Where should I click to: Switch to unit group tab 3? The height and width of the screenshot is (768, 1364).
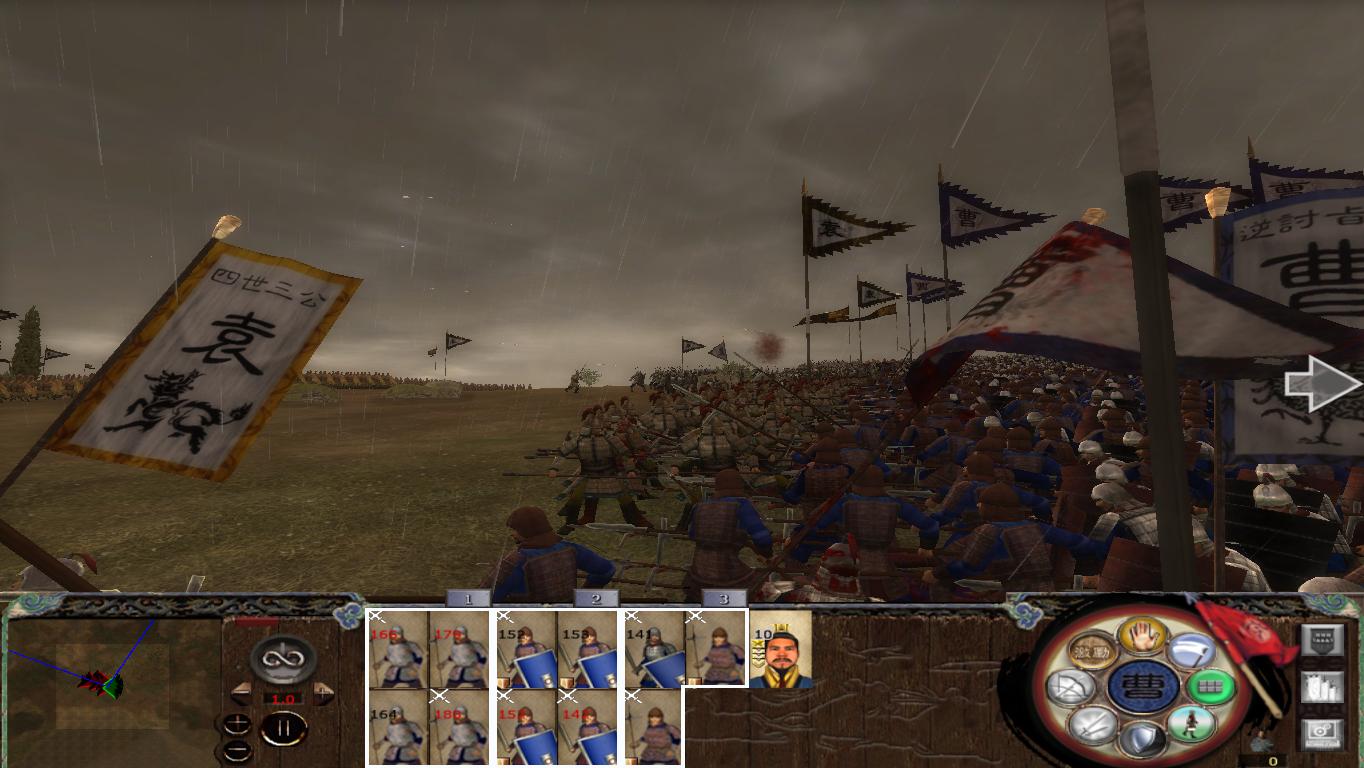coord(723,600)
